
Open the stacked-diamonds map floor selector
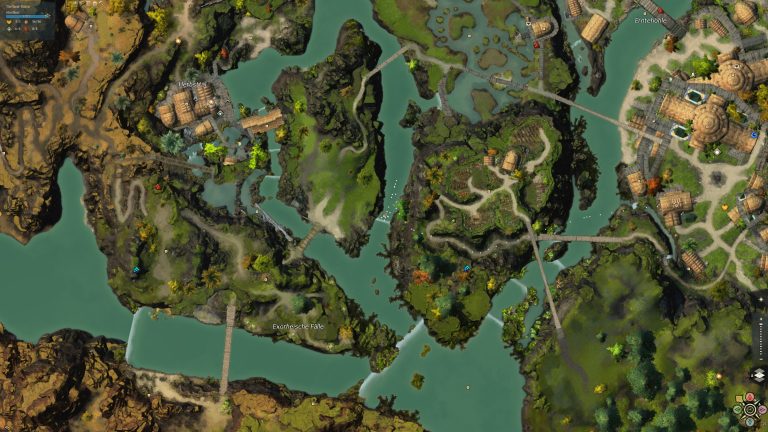coord(759,375)
